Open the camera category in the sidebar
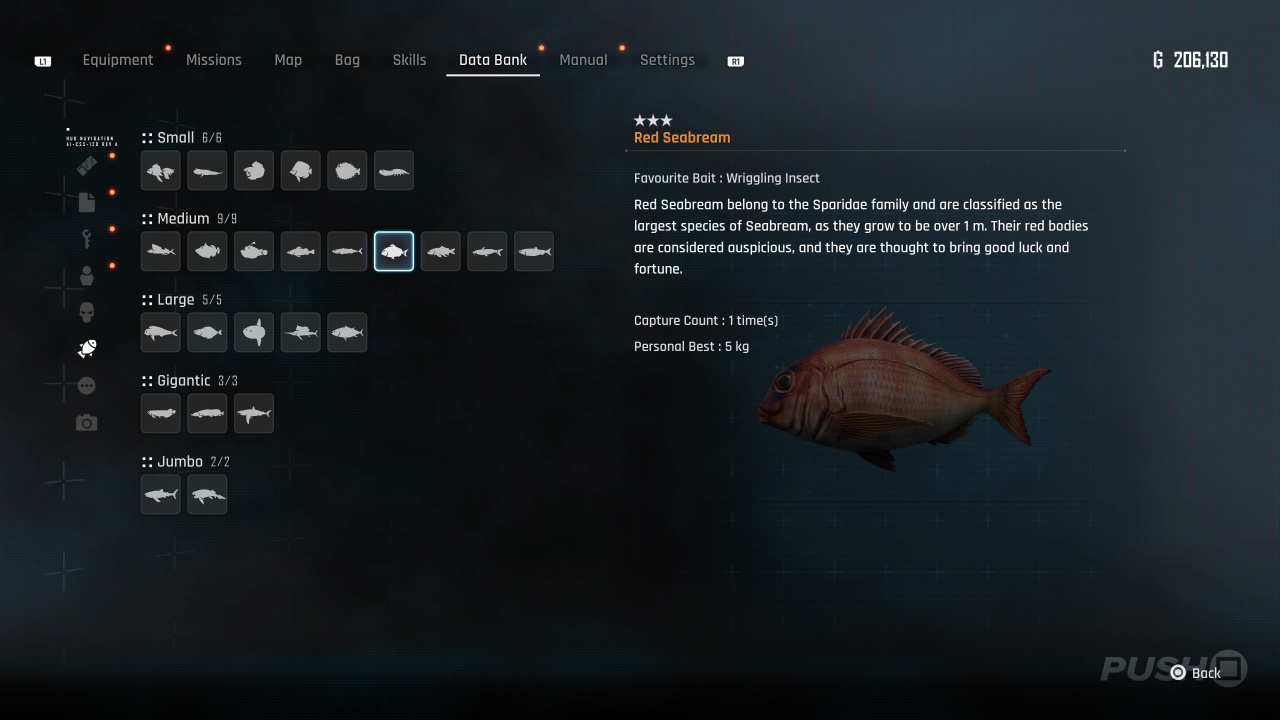This screenshot has width=1280, height=720. point(87,423)
